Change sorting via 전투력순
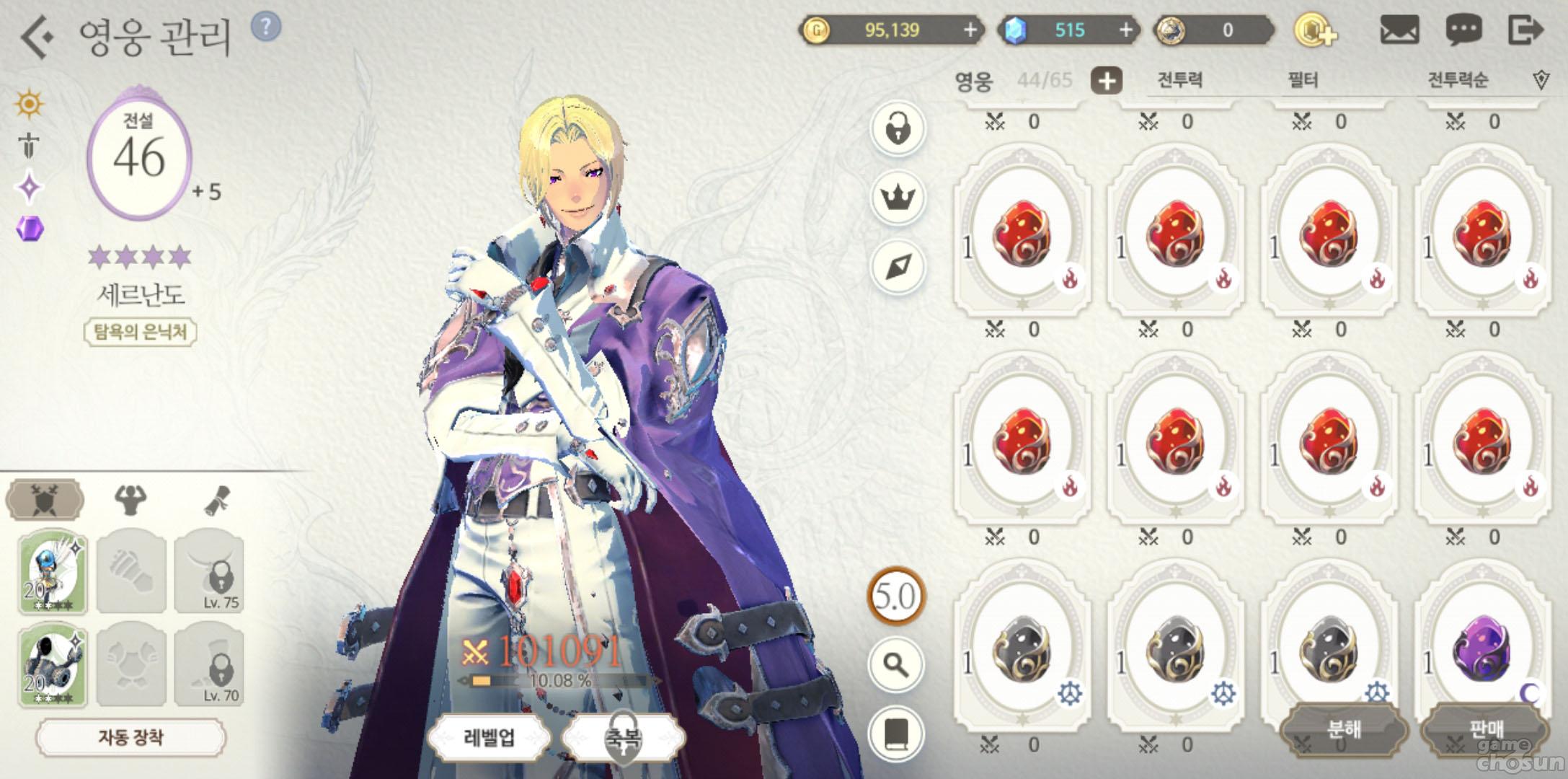Screen dimensions: 1568x779 tap(1458, 80)
